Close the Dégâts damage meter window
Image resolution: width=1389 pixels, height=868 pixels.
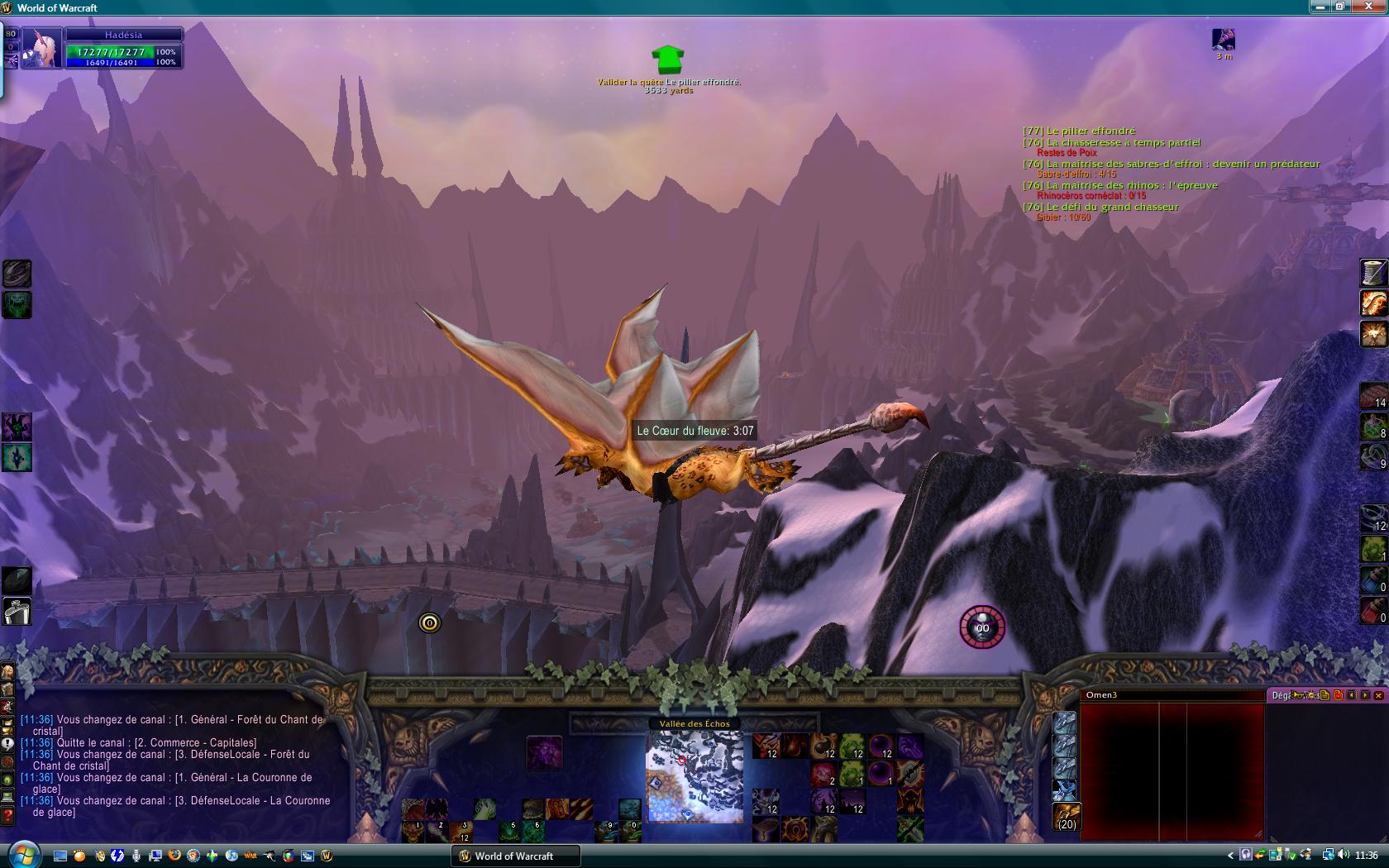point(1378,695)
